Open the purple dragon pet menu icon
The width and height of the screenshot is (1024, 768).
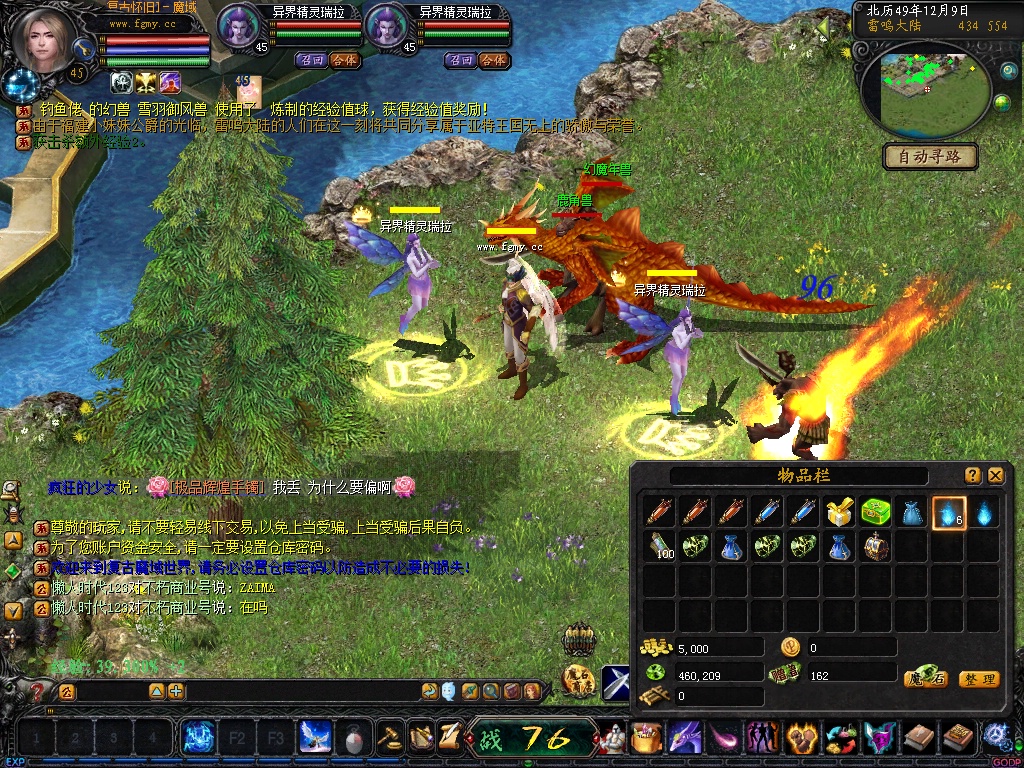(685, 738)
